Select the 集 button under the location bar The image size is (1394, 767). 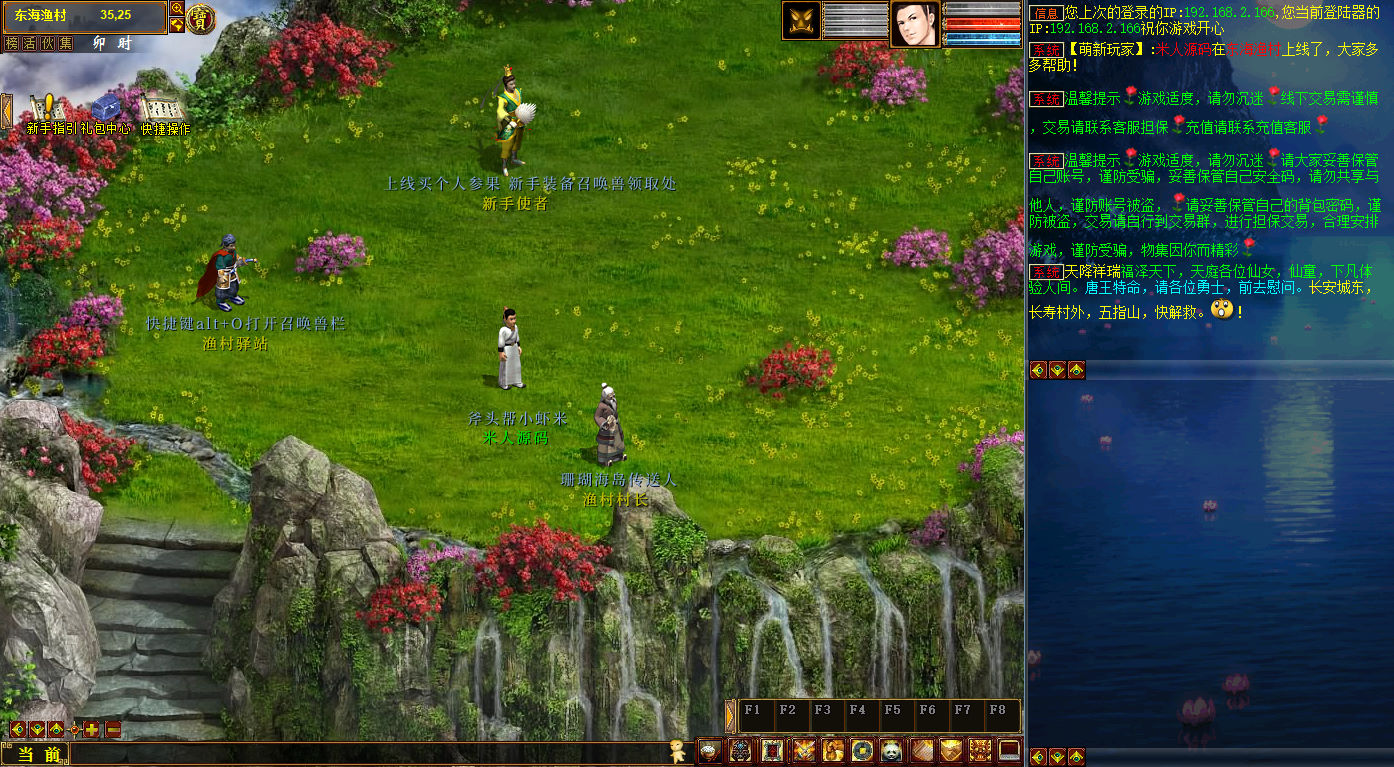[x=66, y=43]
